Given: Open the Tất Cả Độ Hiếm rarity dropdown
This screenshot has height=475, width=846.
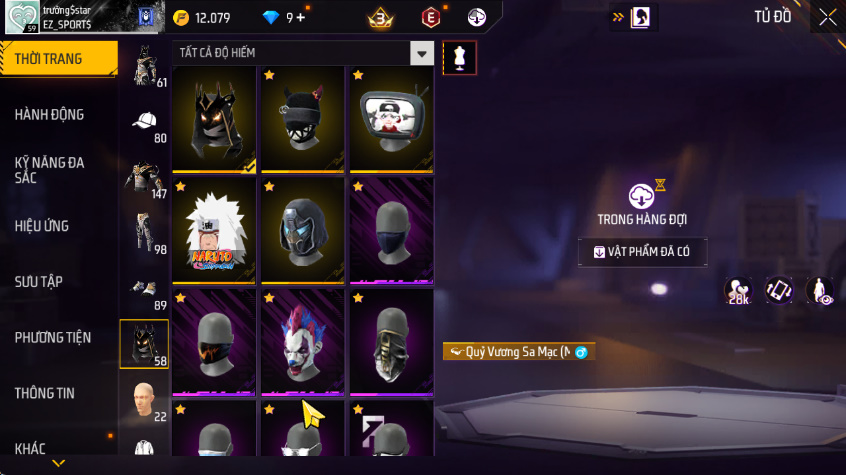Looking at the screenshot, I should [423, 54].
